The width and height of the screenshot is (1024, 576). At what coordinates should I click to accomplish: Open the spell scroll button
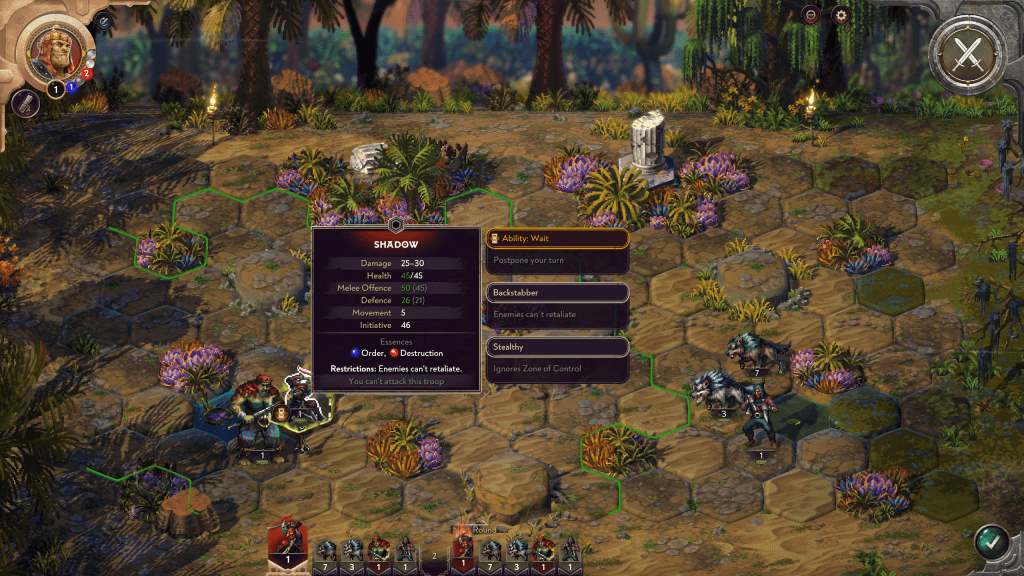(x=27, y=102)
